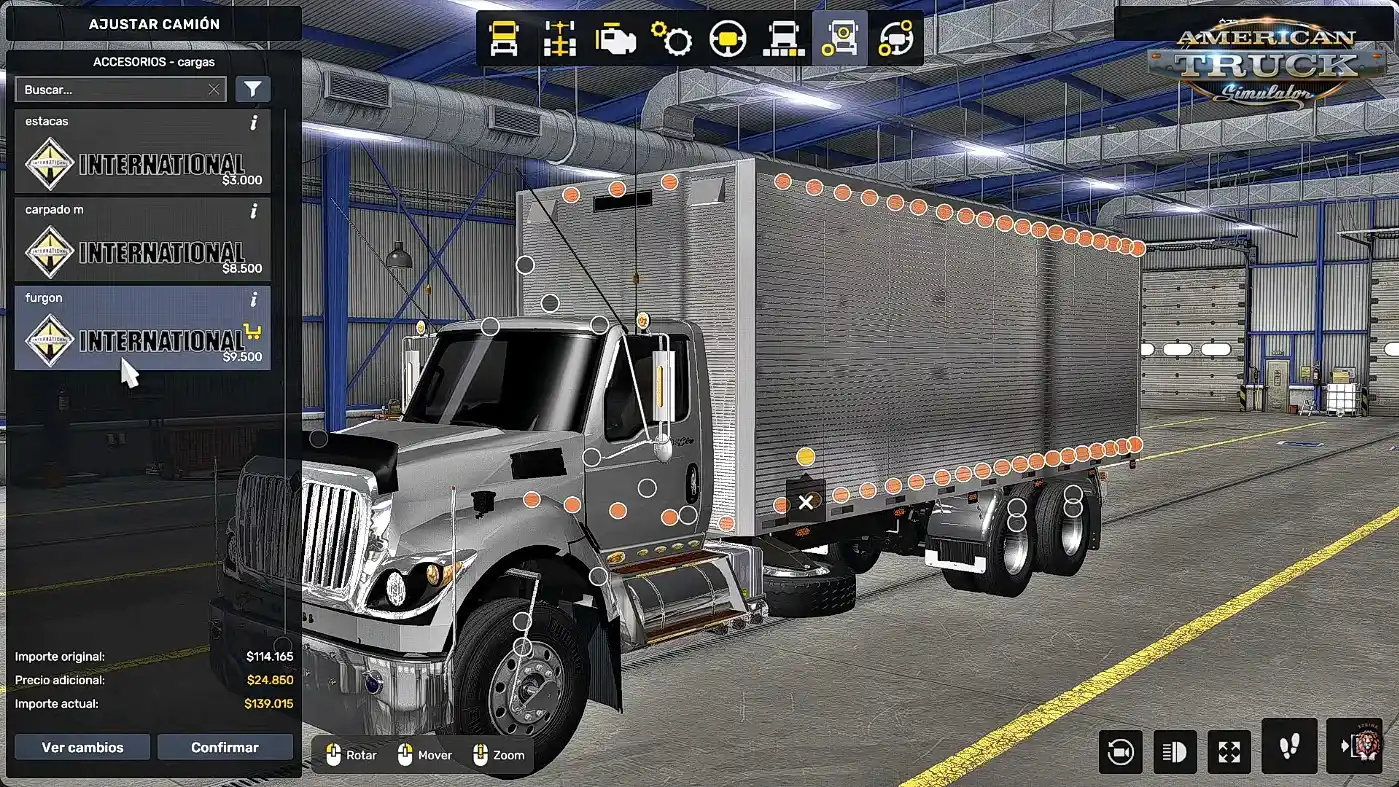1399x787 pixels.
Task: Click the Buscar search field
Action: pos(112,90)
